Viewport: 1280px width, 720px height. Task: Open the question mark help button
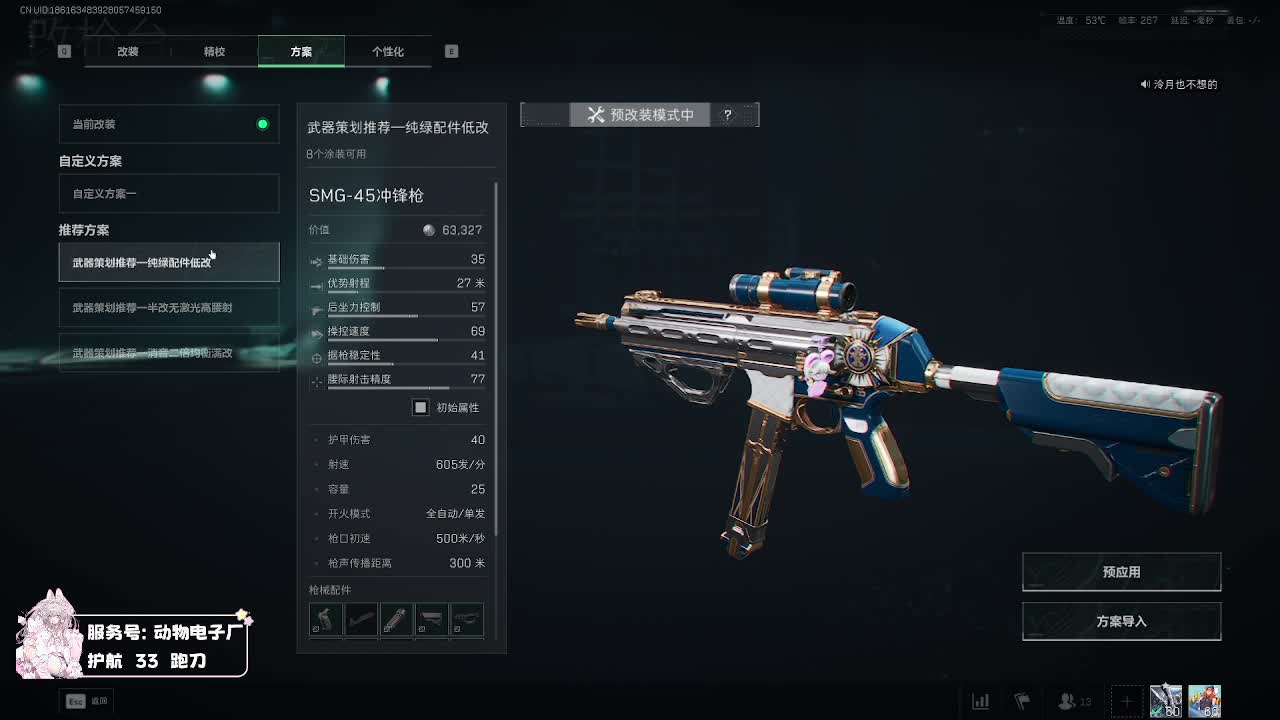pos(728,115)
